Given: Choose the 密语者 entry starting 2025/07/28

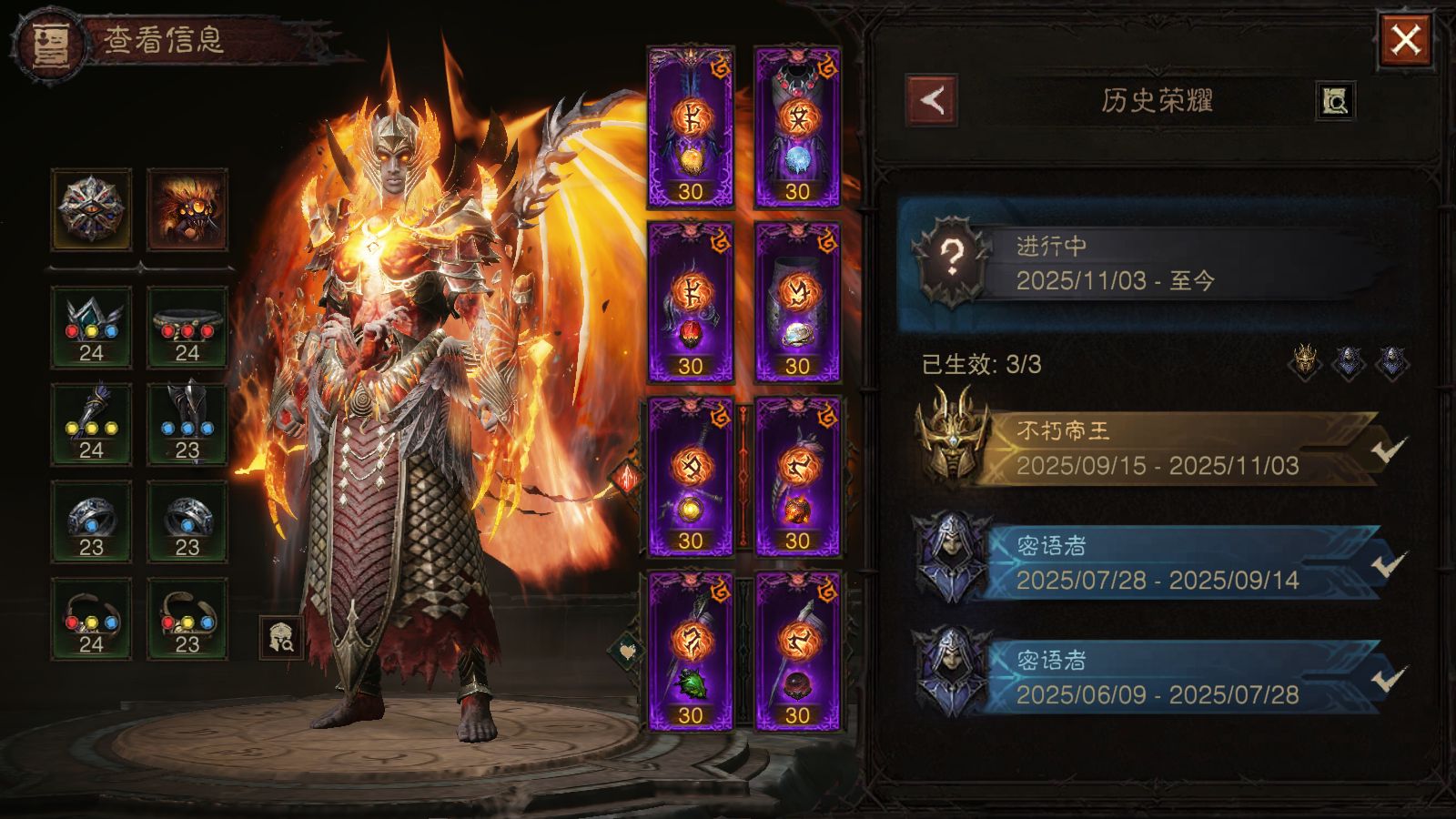Looking at the screenshot, I should [1156, 562].
